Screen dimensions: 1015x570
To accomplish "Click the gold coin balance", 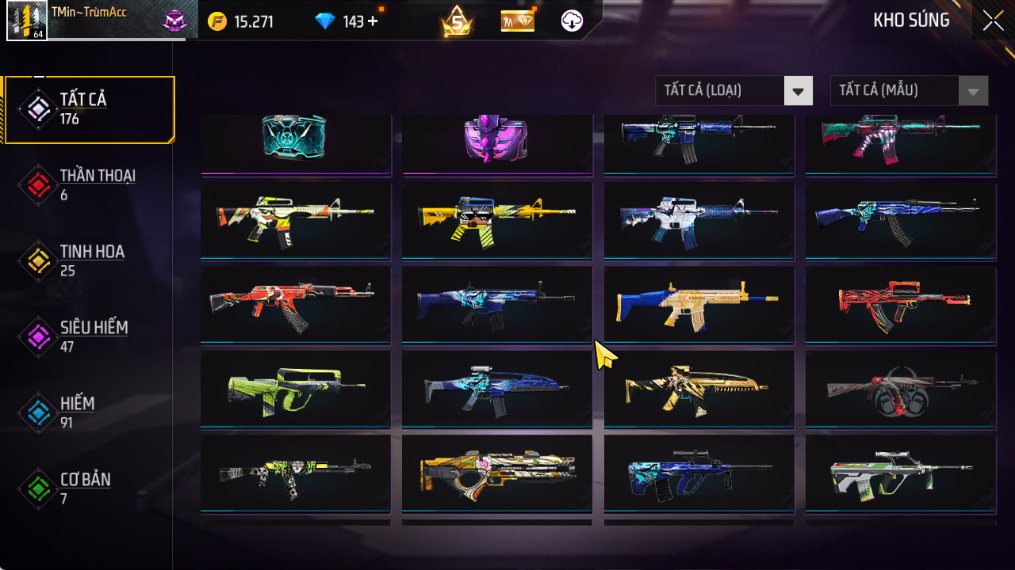I will (x=241, y=21).
